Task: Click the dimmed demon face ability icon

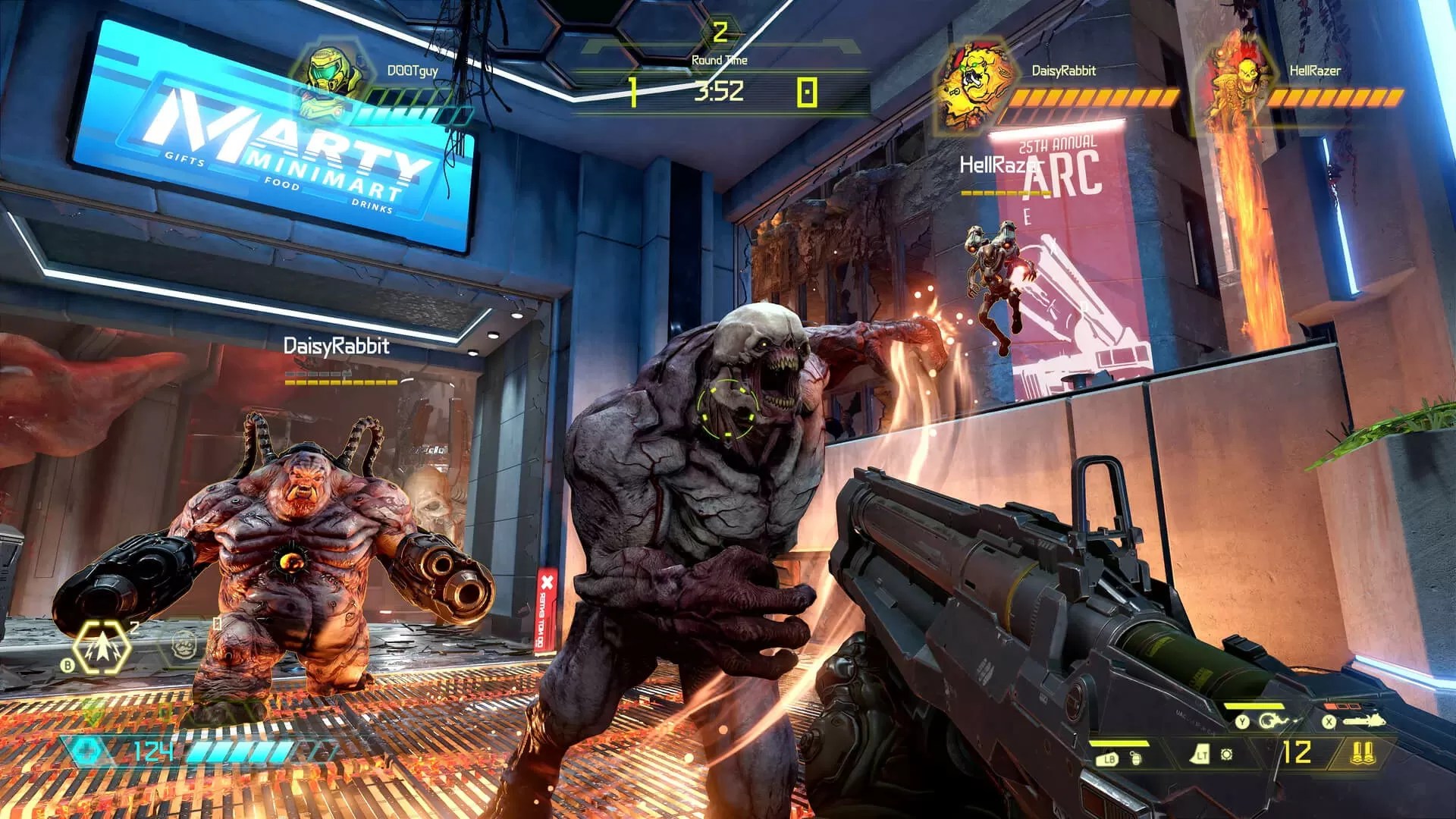Action: pos(184,646)
